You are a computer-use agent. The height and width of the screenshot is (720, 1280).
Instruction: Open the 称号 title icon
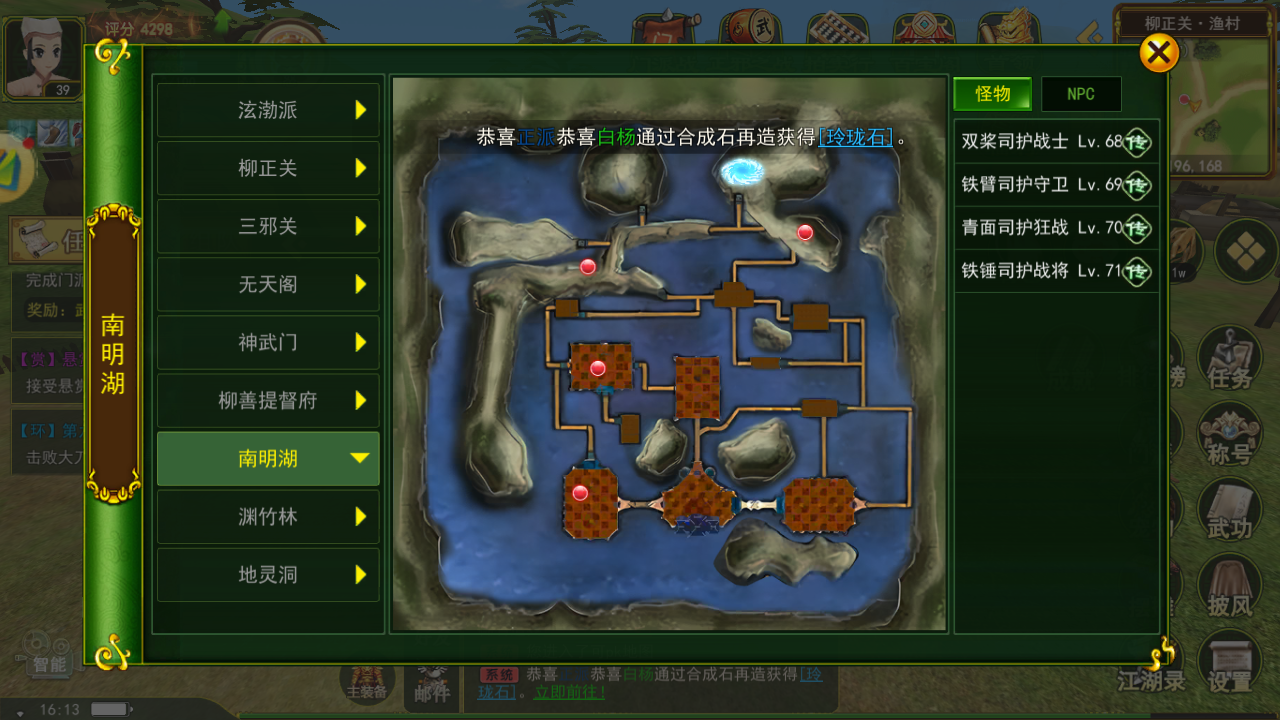click(1229, 437)
